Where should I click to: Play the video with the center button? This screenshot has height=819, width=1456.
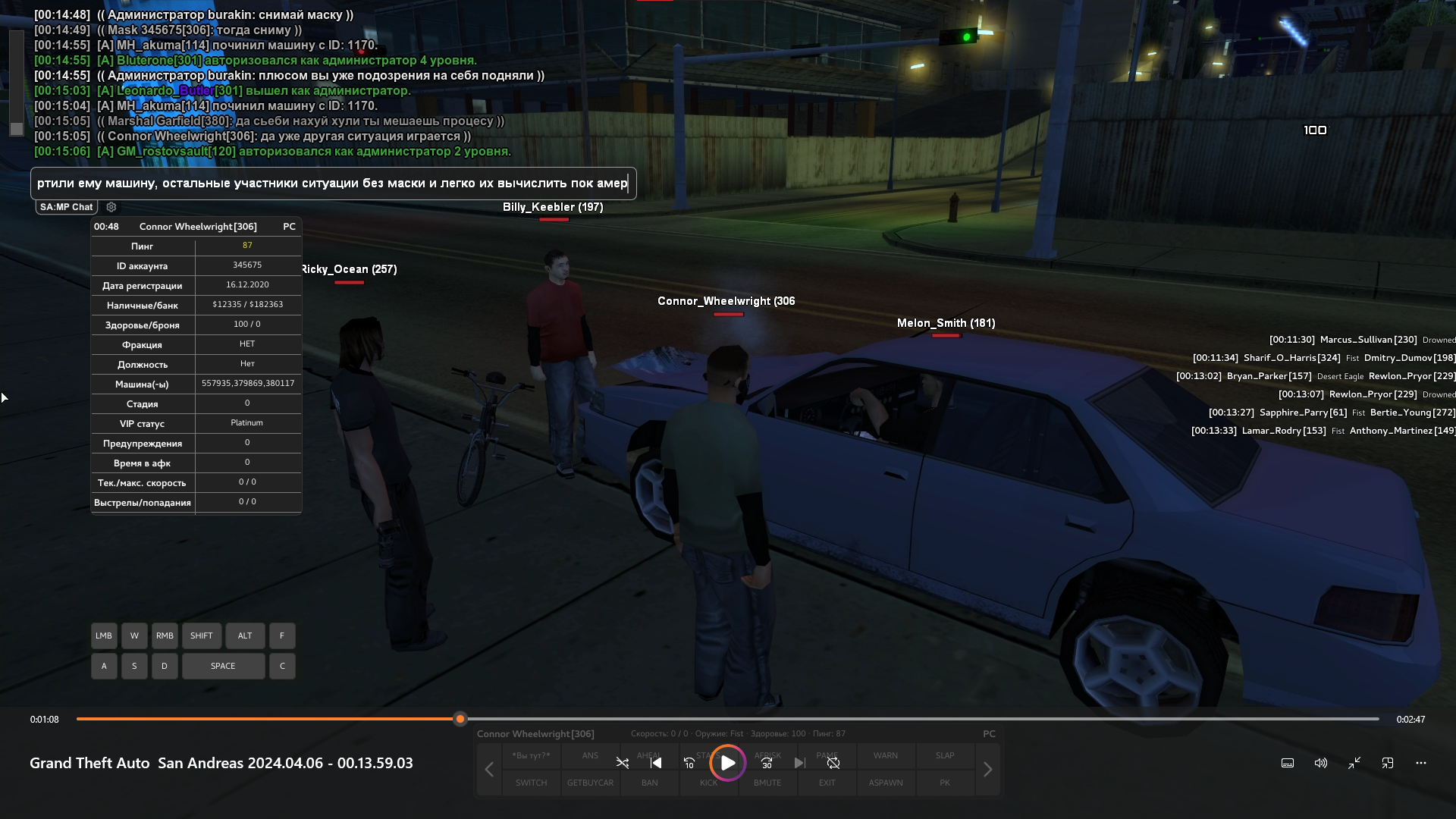pos(727,763)
